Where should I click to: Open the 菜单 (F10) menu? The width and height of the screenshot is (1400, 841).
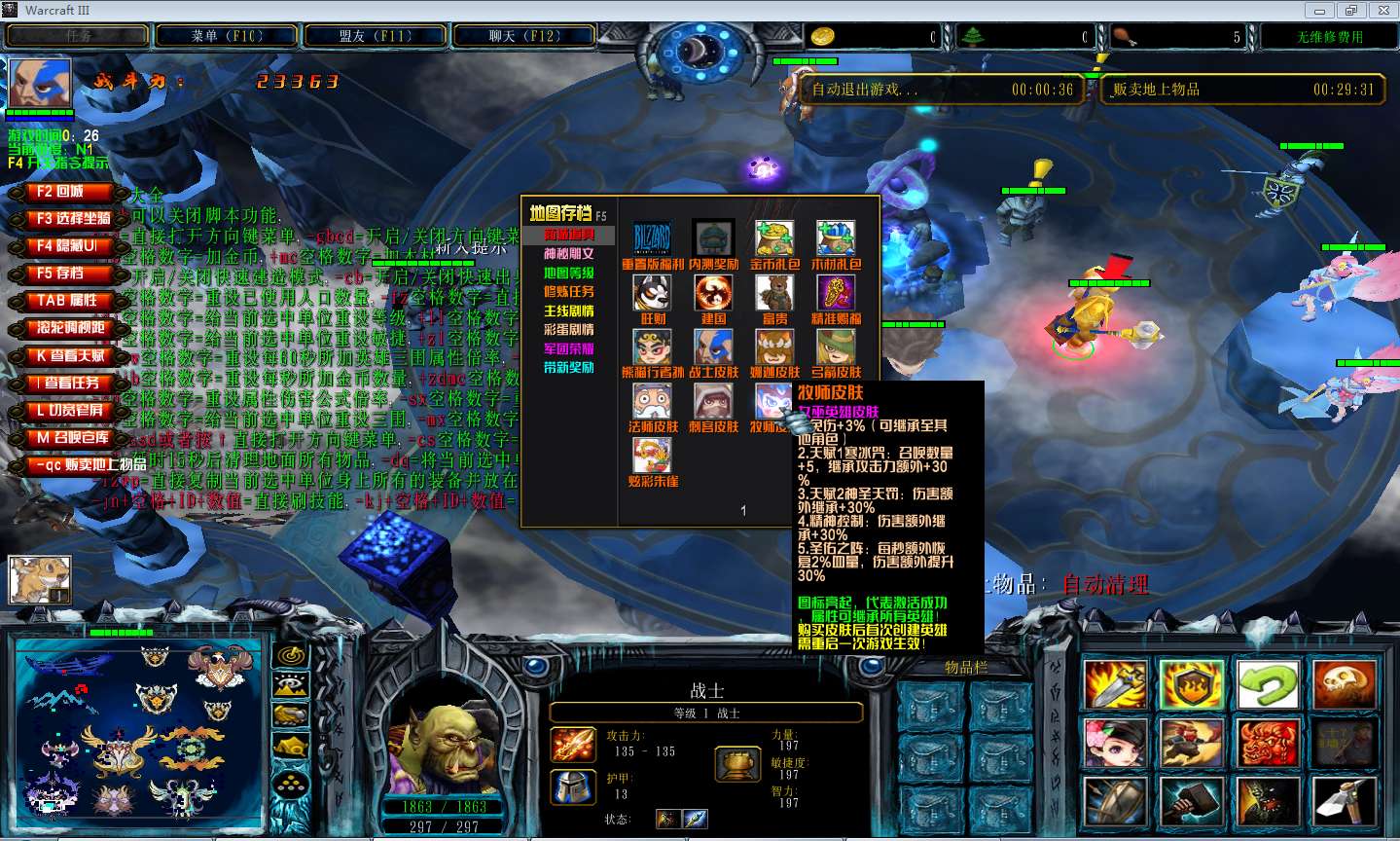tap(228, 36)
